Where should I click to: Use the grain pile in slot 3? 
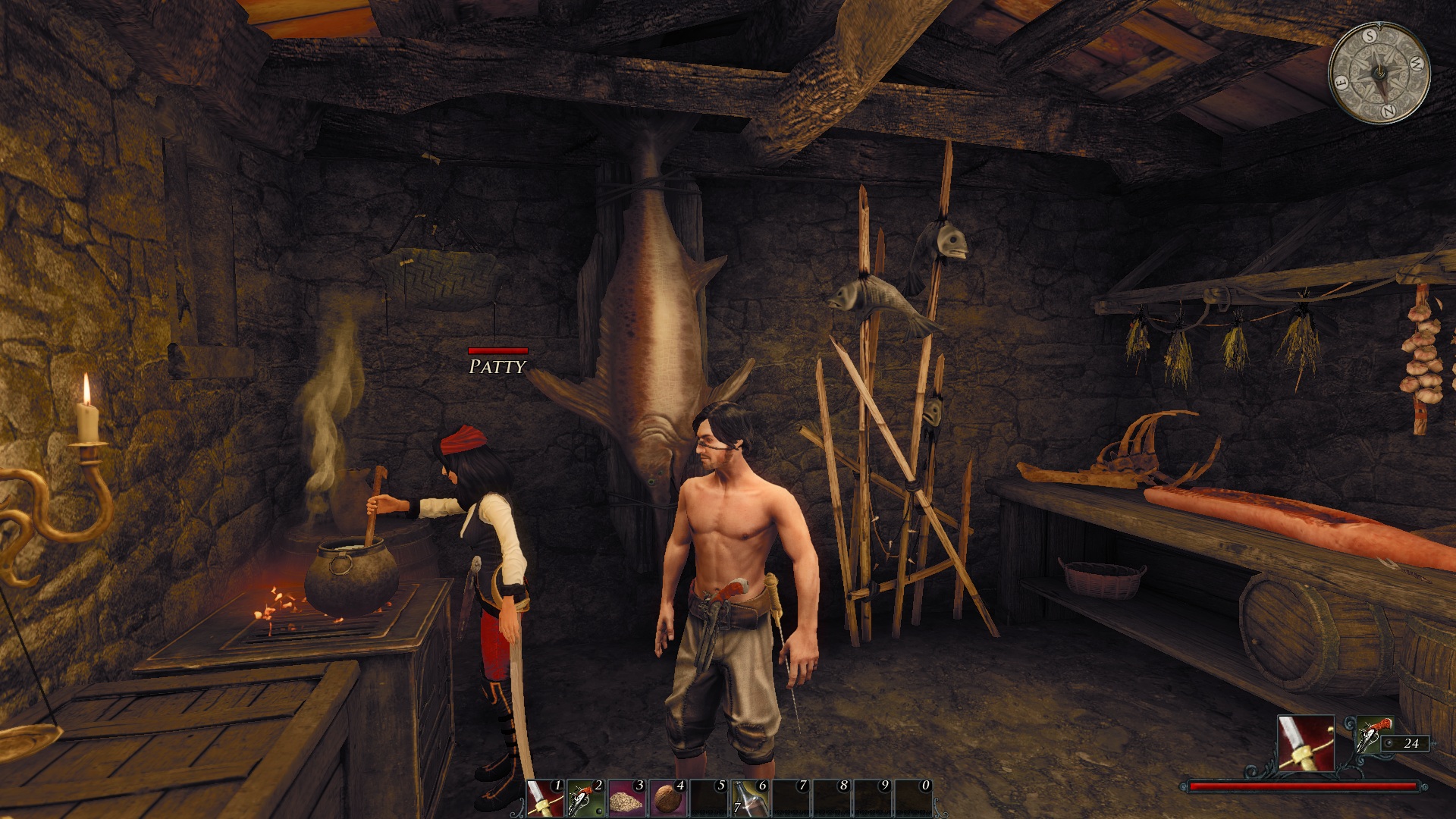click(627, 798)
